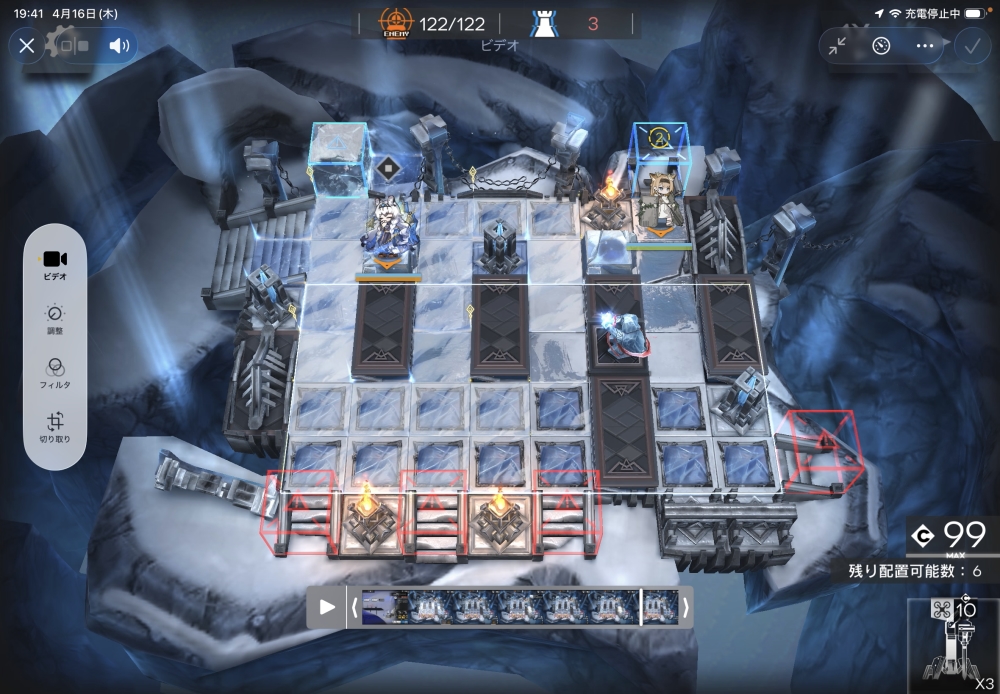Viewport: 1000px width, 694px height.
Task: Switch to the ビデオ editing tab
Action: (x=55, y=265)
